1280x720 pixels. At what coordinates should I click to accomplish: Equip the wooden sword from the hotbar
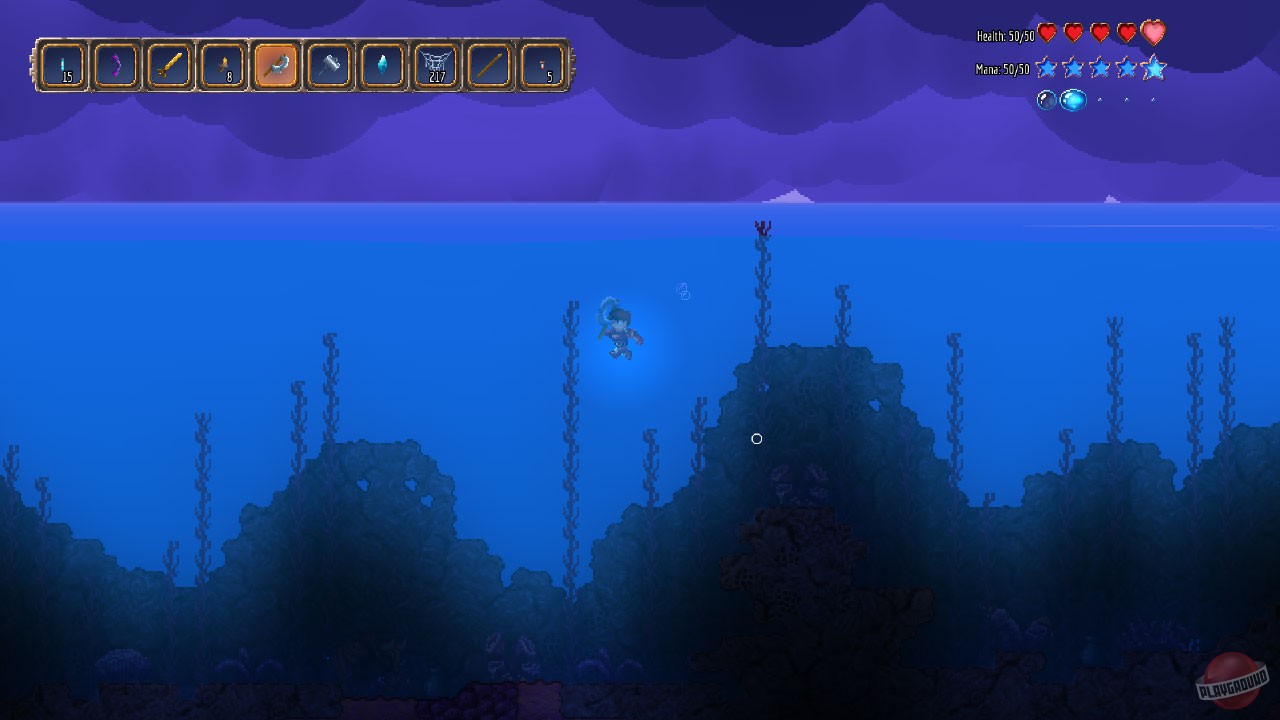coord(170,65)
